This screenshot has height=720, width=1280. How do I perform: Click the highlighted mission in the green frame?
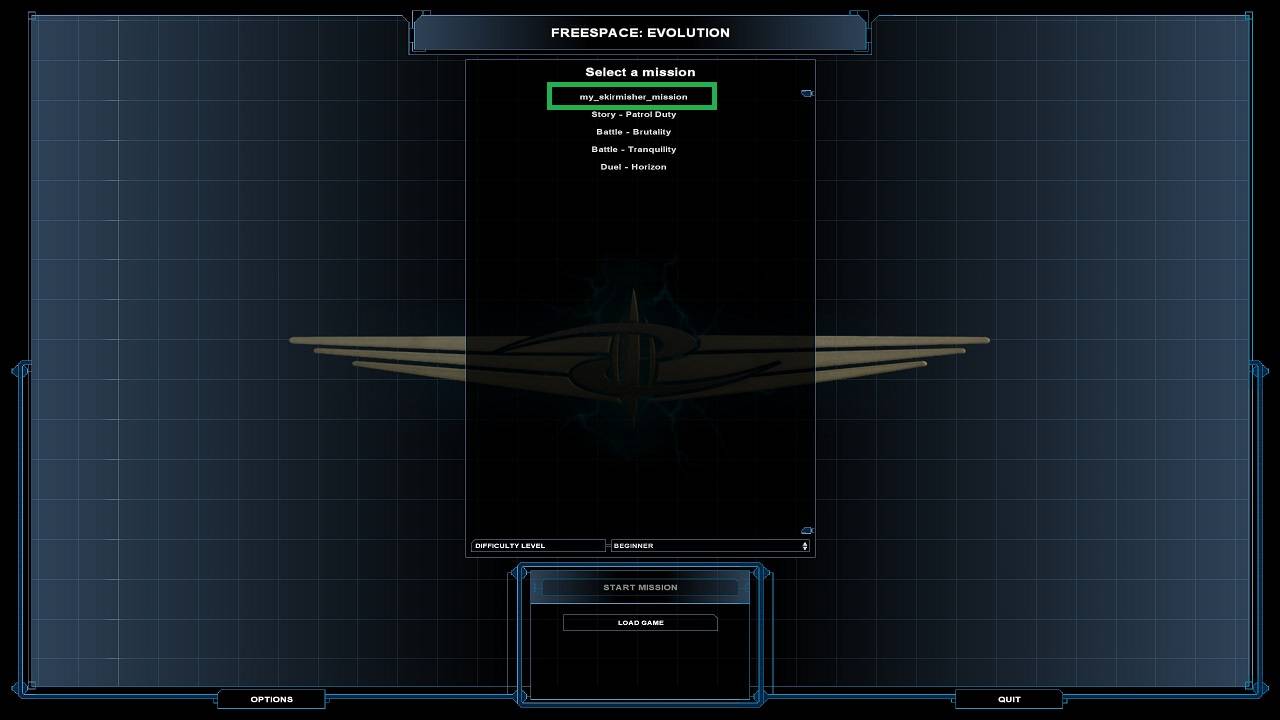631,96
